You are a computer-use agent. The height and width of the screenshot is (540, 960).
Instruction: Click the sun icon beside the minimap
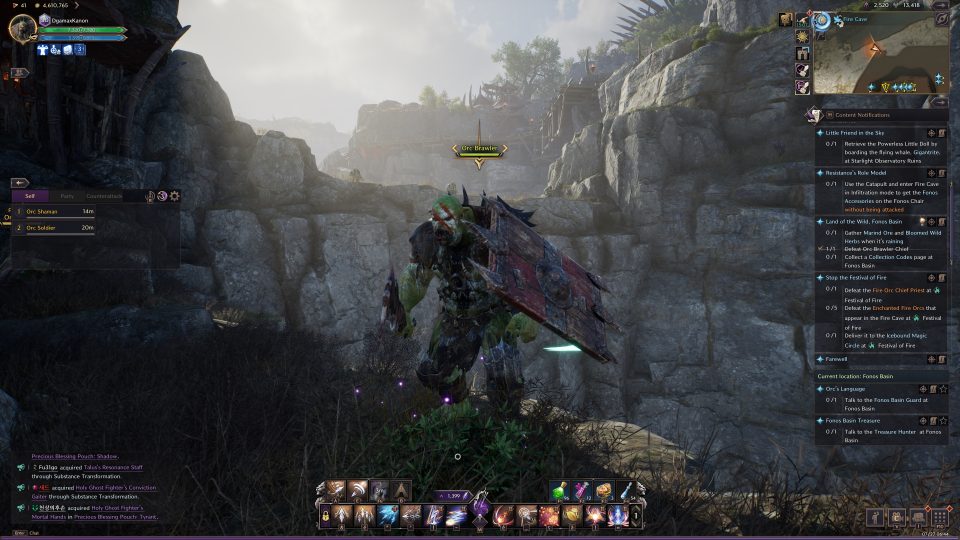click(802, 37)
